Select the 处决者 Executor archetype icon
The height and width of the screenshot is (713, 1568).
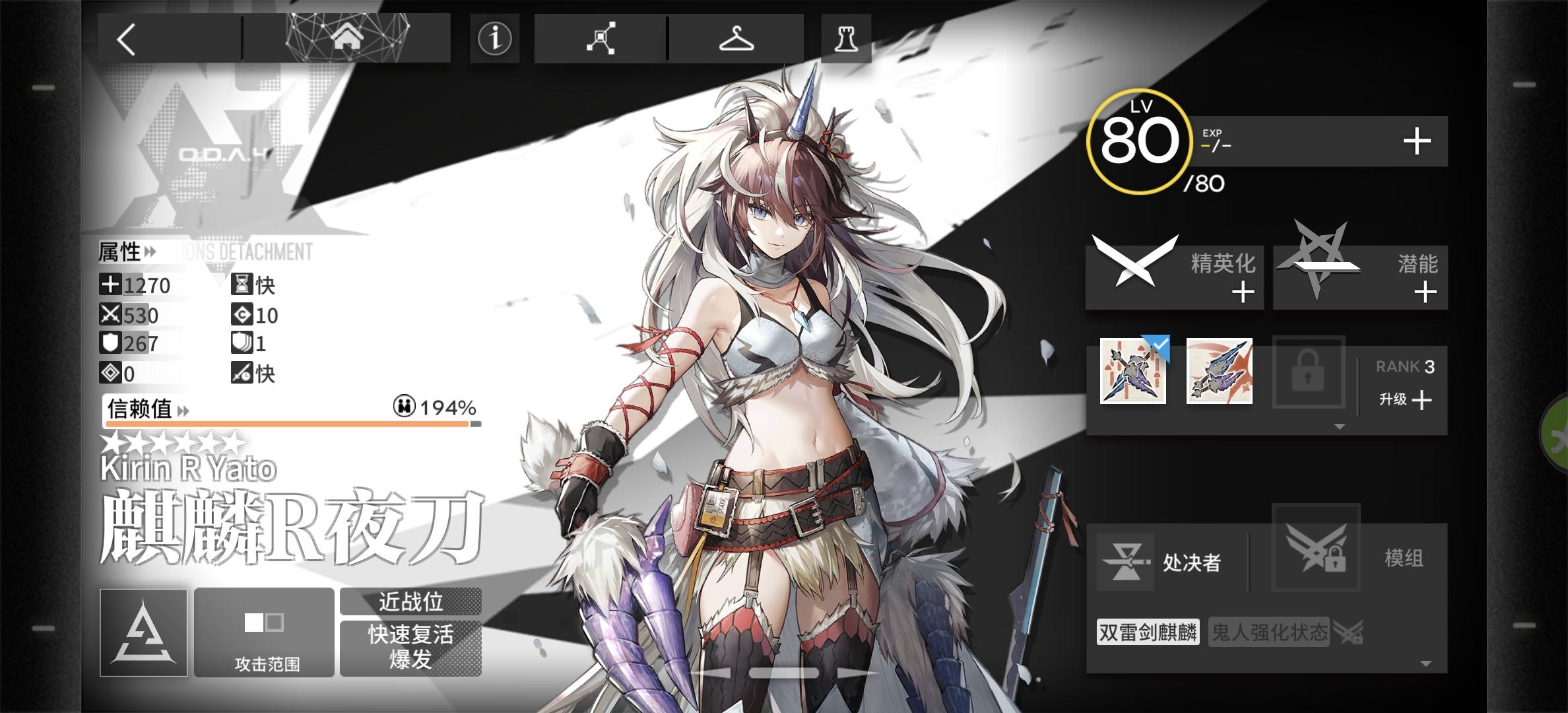coord(1126,562)
